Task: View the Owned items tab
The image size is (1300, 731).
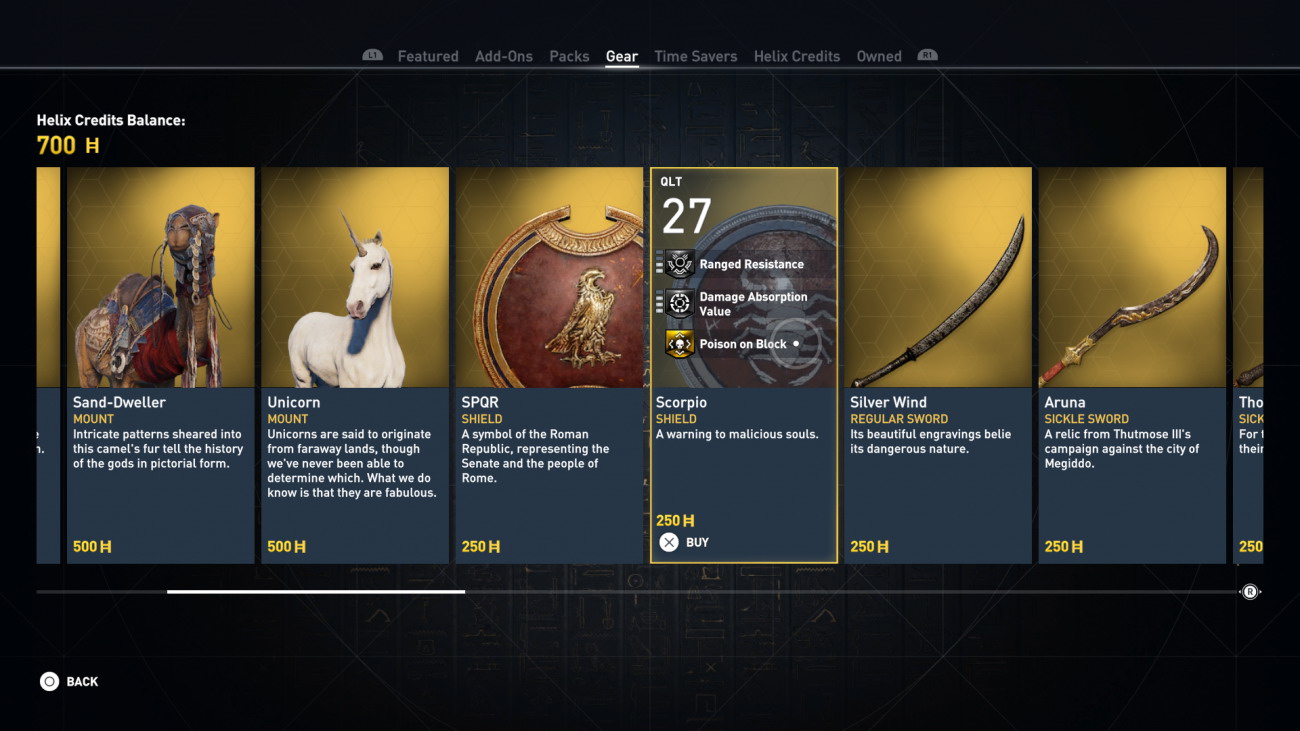Action: click(878, 56)
